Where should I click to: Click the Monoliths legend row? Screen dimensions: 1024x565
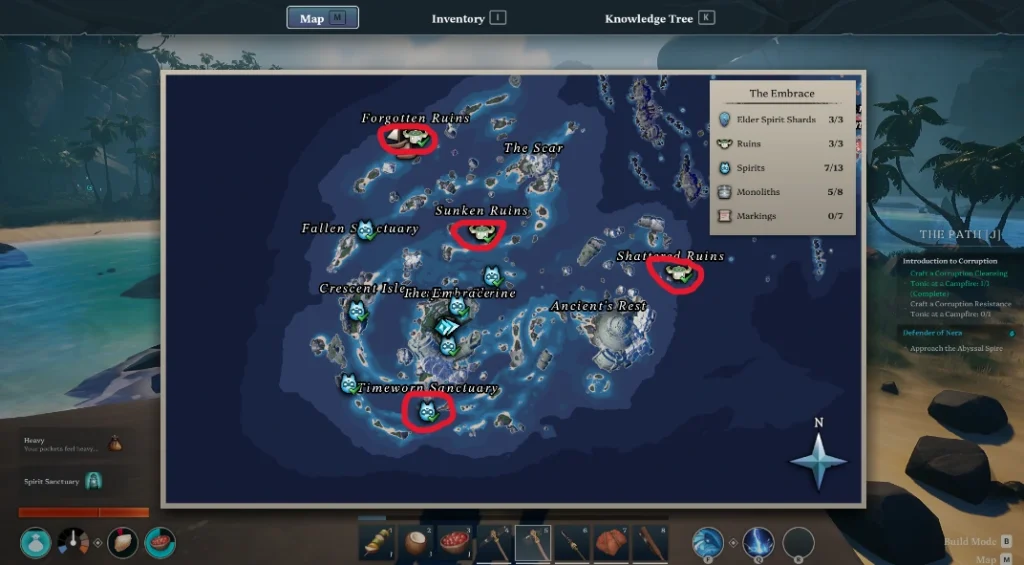[782, 192]
